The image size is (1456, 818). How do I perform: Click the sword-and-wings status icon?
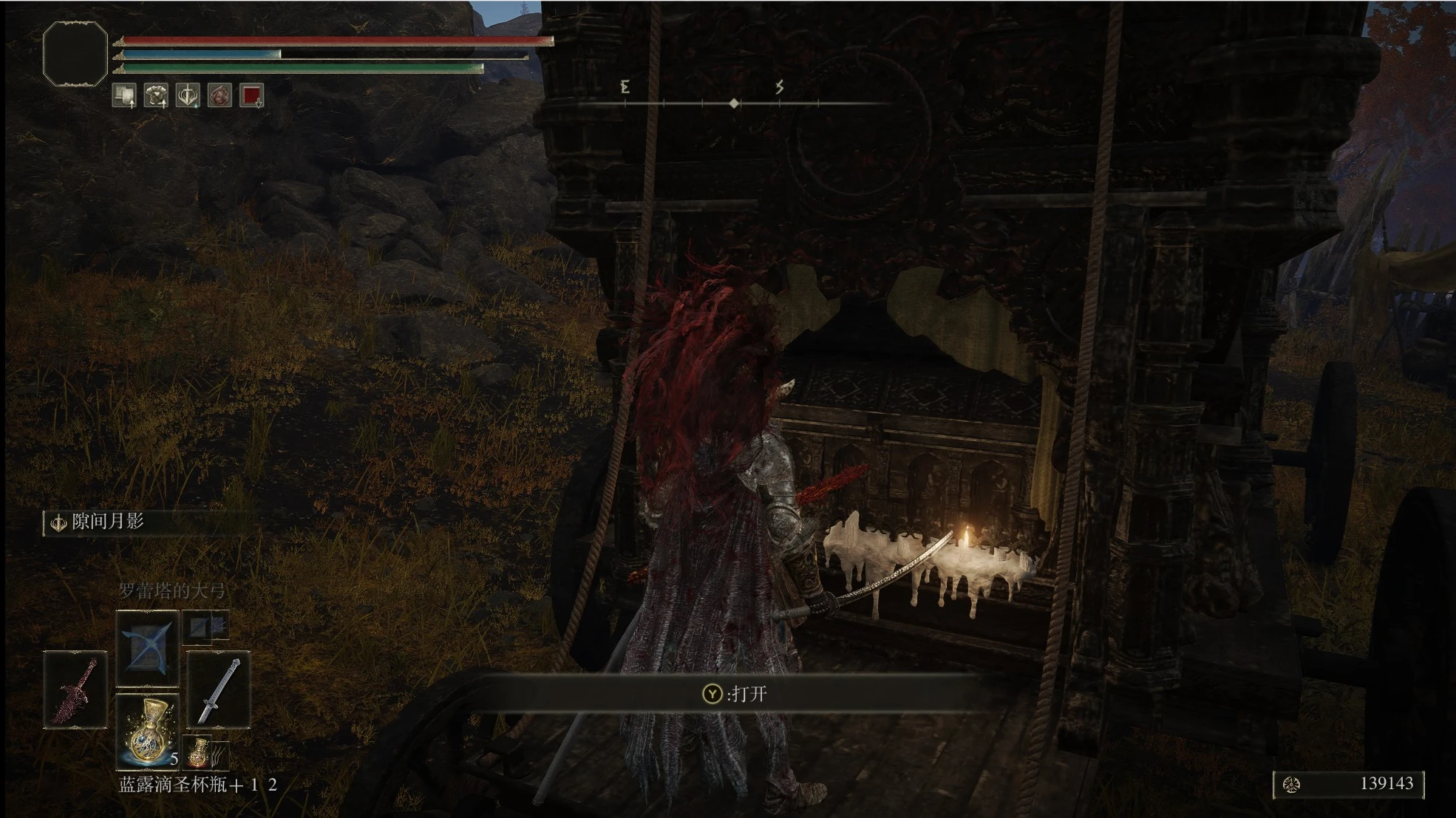click(188, 95)
